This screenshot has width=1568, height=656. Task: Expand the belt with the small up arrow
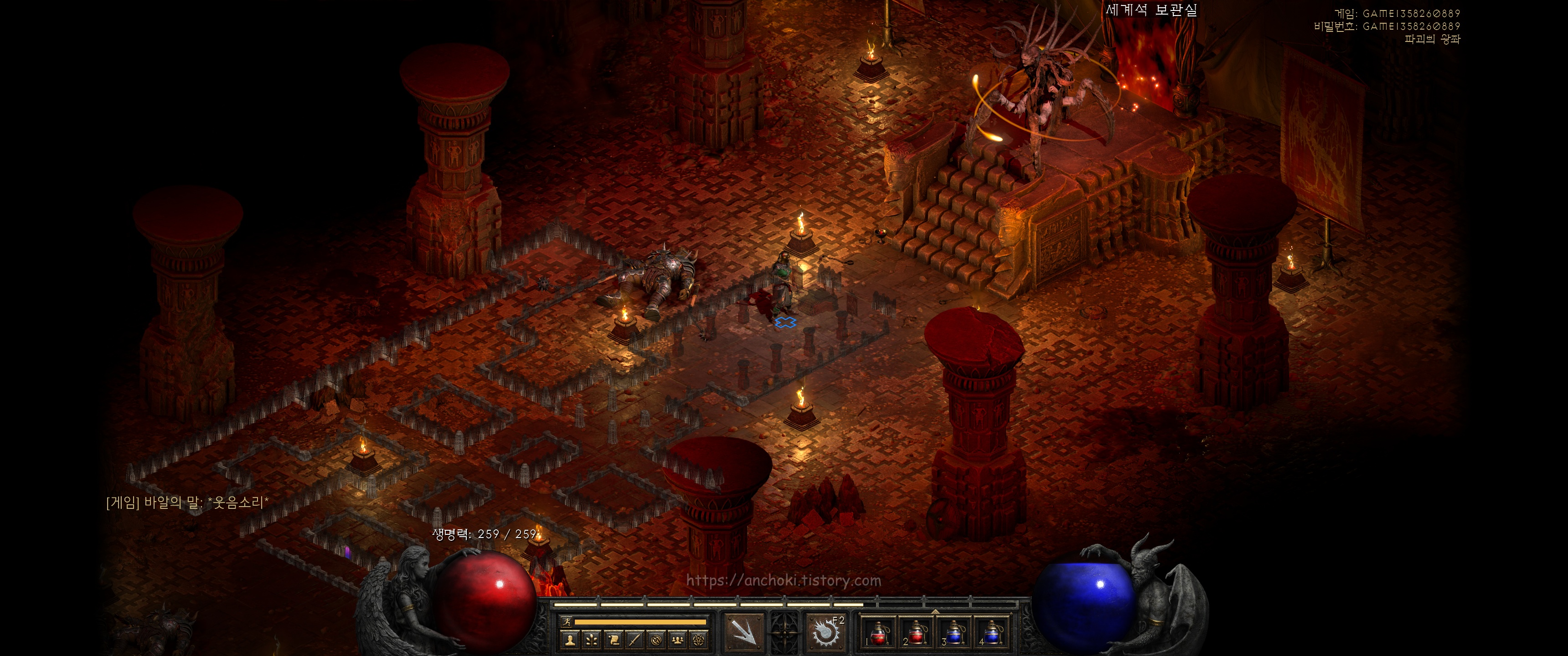coord(936,611)
